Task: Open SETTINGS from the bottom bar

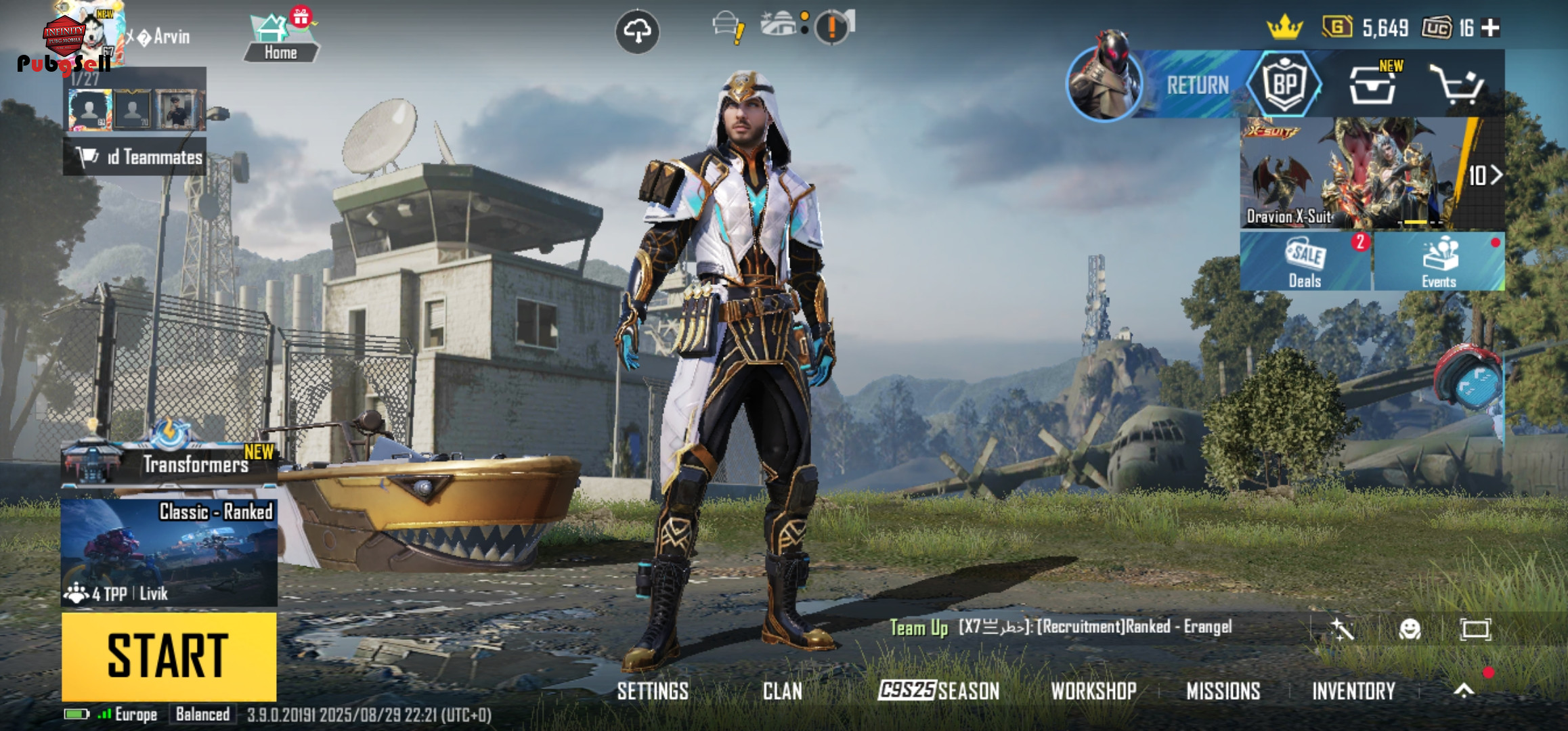Action: click(653, 690)
